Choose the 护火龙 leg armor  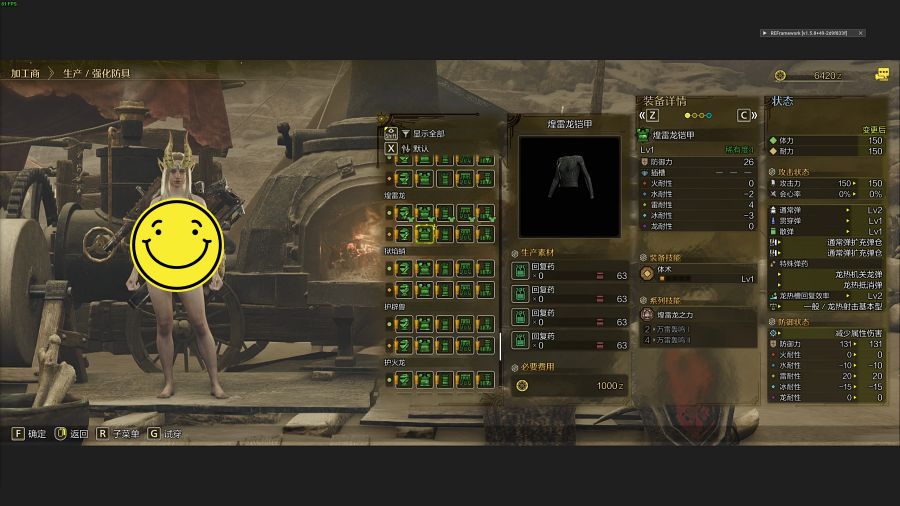click(x=486, y=379)
